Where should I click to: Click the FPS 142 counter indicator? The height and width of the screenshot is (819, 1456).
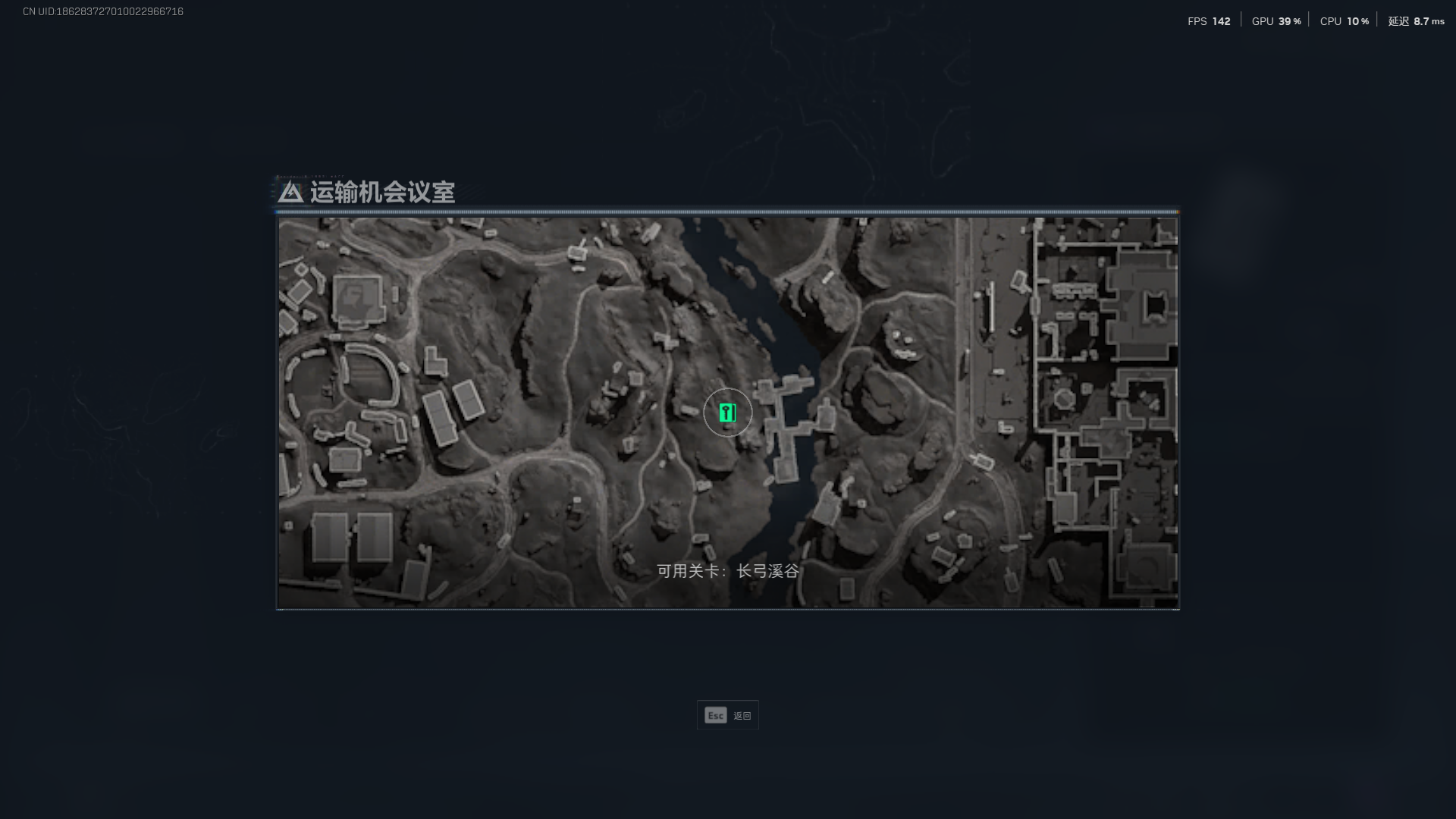(x=1208, y=22)
